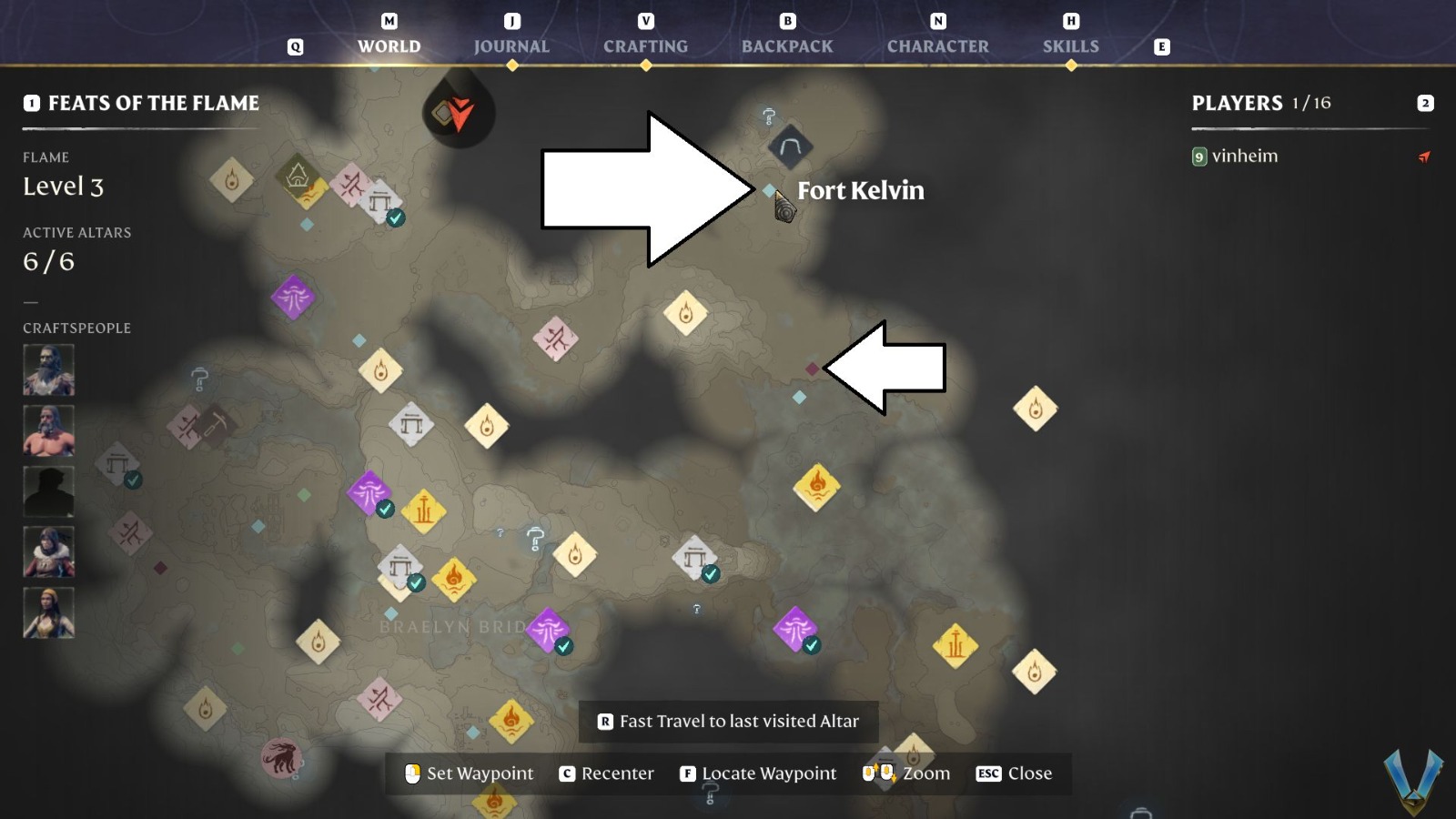Image resolution: width=1456 pixels, height=819 pixels.
Task: Select the bearded craftsperson portrait at the top
Action: click(48, 370)
